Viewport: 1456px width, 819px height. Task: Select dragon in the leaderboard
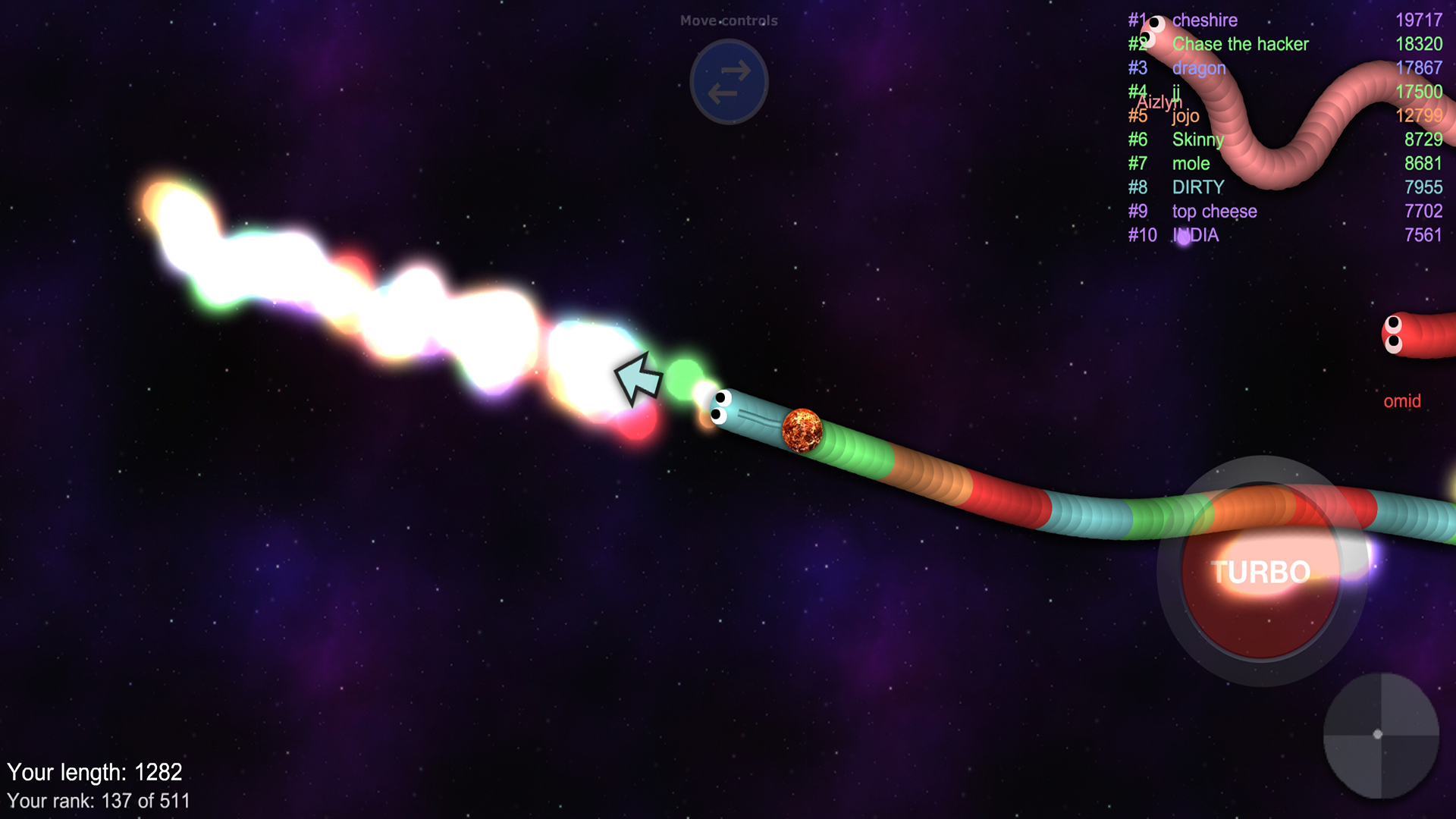click(1200, 68)
